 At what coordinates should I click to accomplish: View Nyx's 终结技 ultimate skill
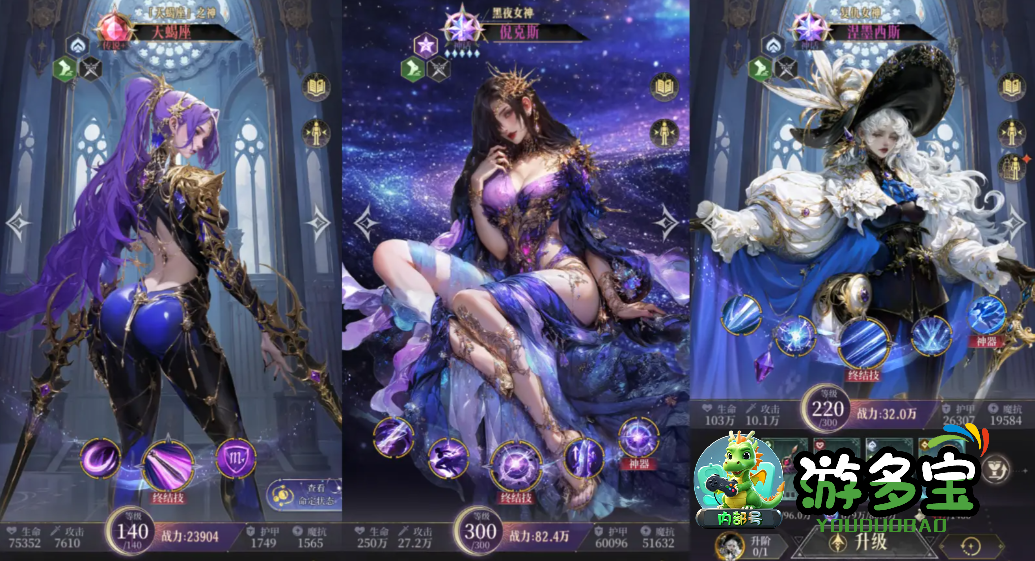tap(517, 467)
